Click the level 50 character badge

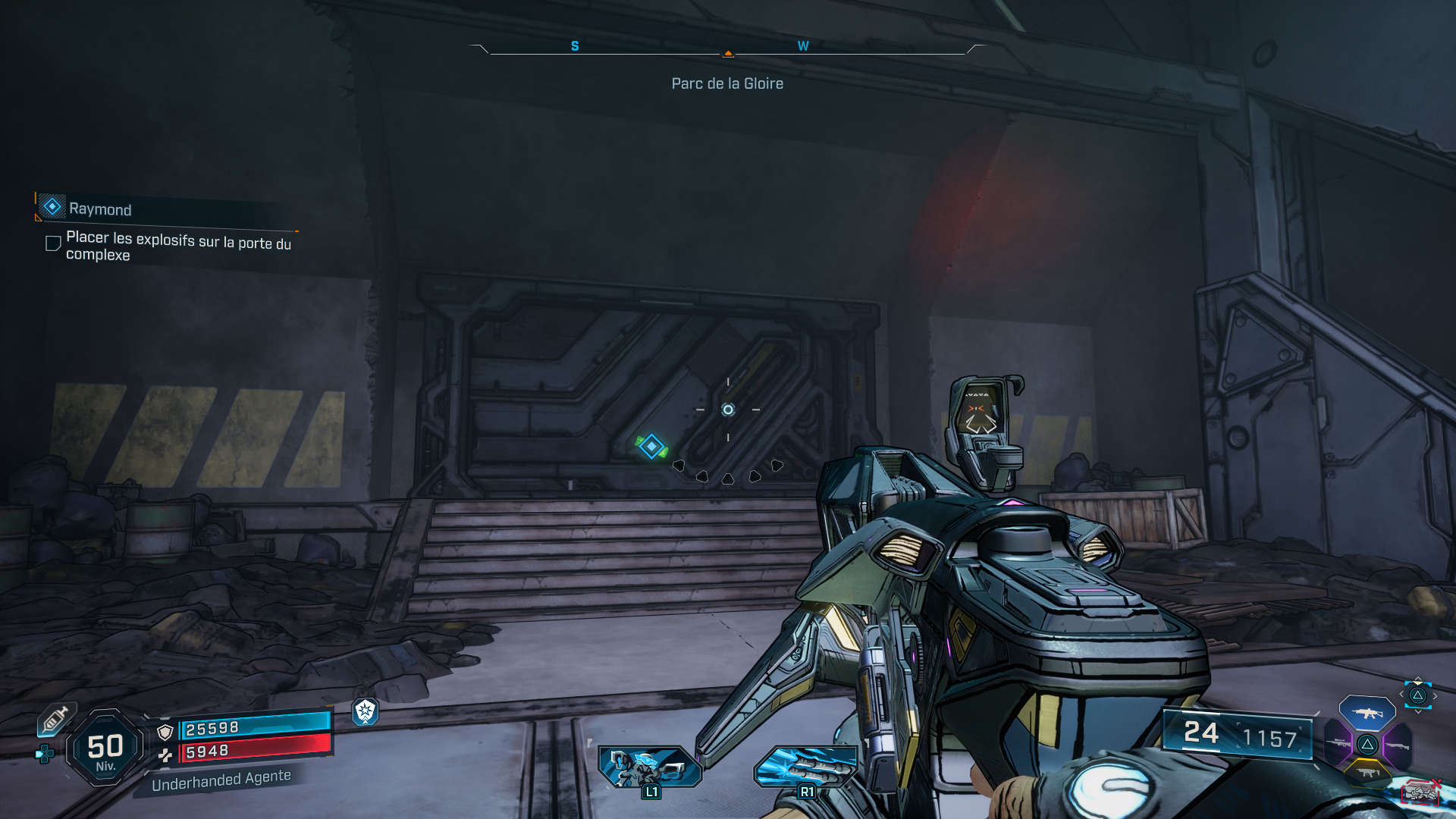click(x=105, y=748)
